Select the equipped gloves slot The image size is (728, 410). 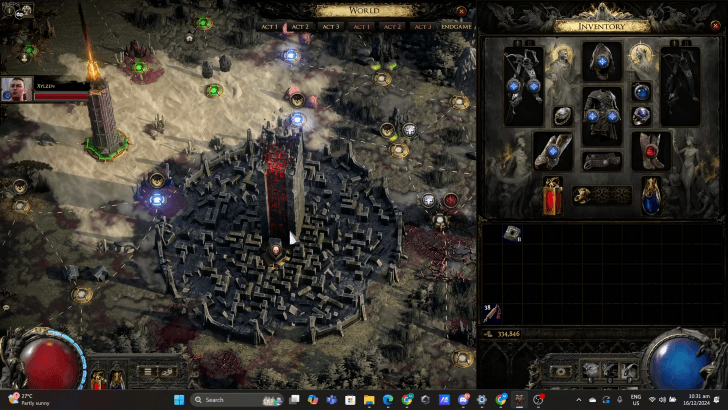point(553,151)
